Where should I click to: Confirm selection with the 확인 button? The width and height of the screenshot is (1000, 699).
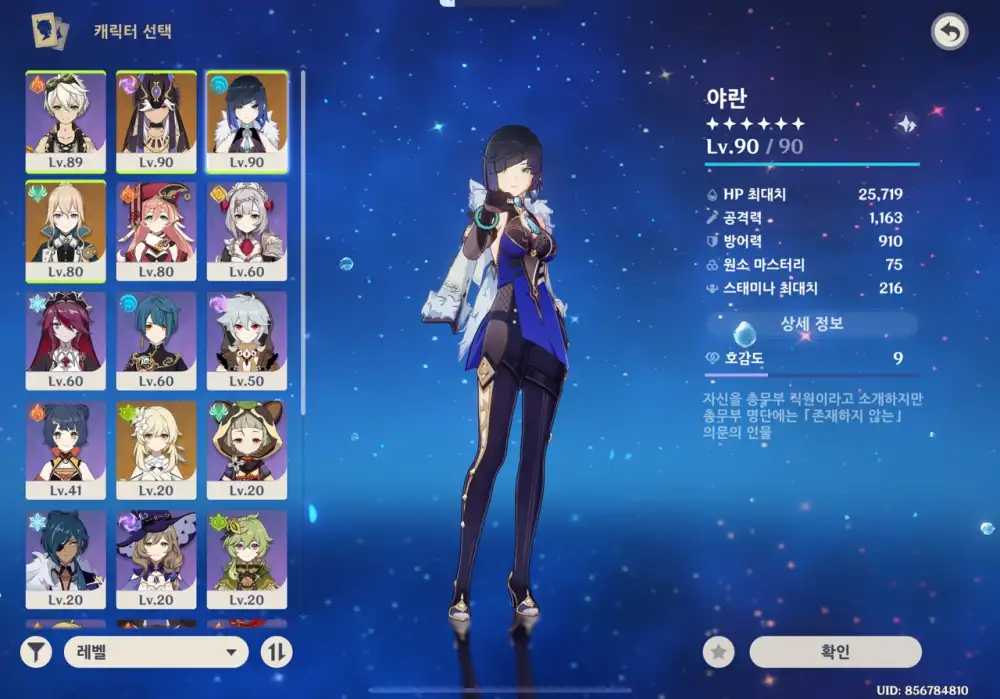(x=835, y=652)
